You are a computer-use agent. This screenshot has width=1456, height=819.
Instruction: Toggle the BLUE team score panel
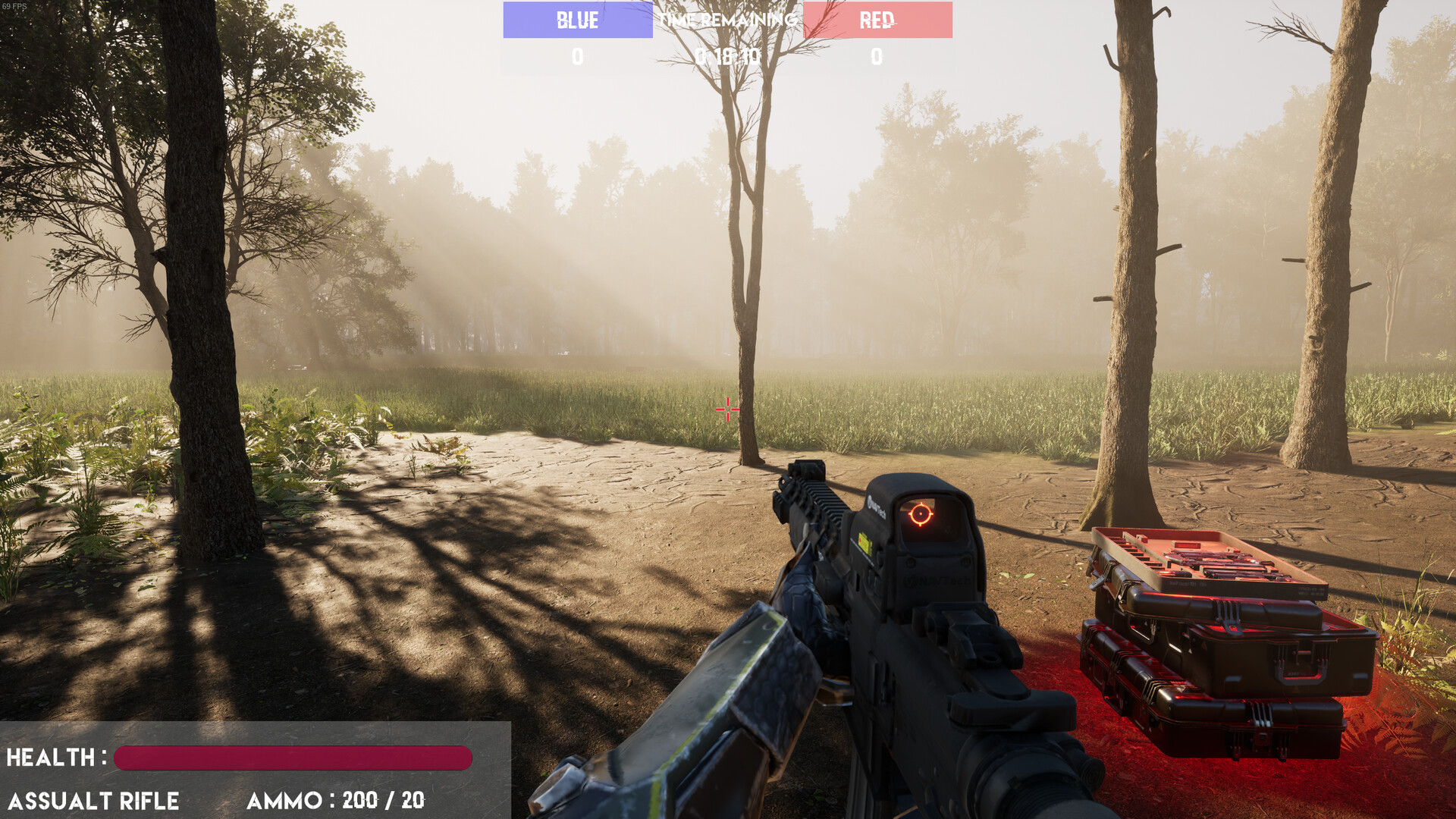point(576,20)
